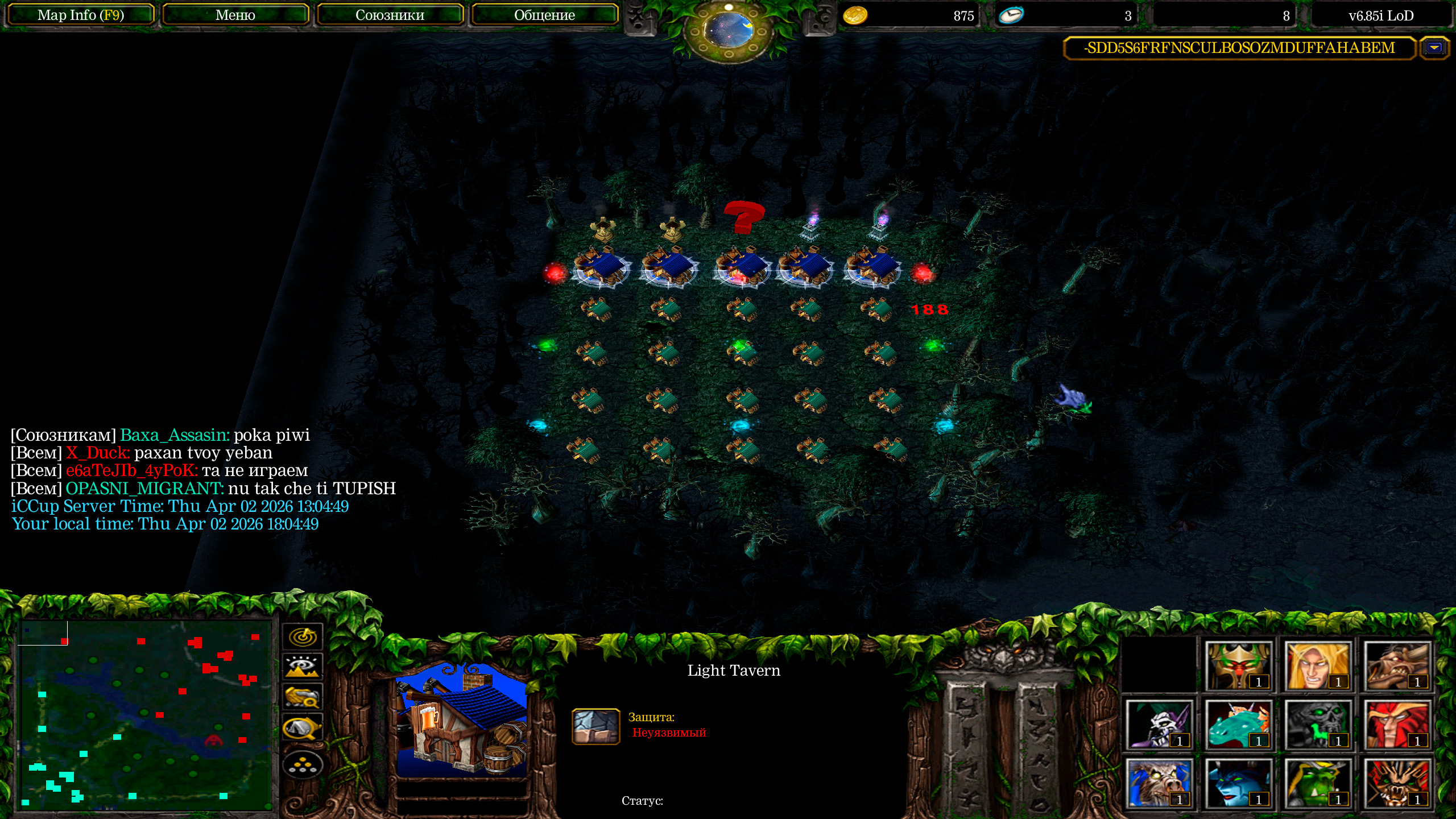
Task: Select the gray skull hero with green eyes
Action: pyautogui.click(x=1317, y=725)
